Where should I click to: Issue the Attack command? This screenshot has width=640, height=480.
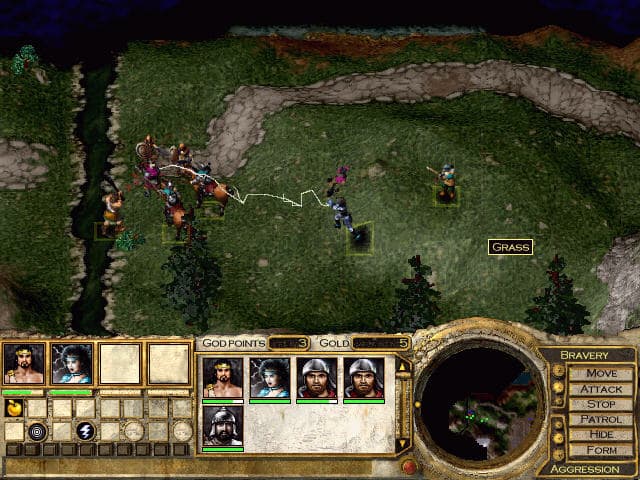click(601, 389)
